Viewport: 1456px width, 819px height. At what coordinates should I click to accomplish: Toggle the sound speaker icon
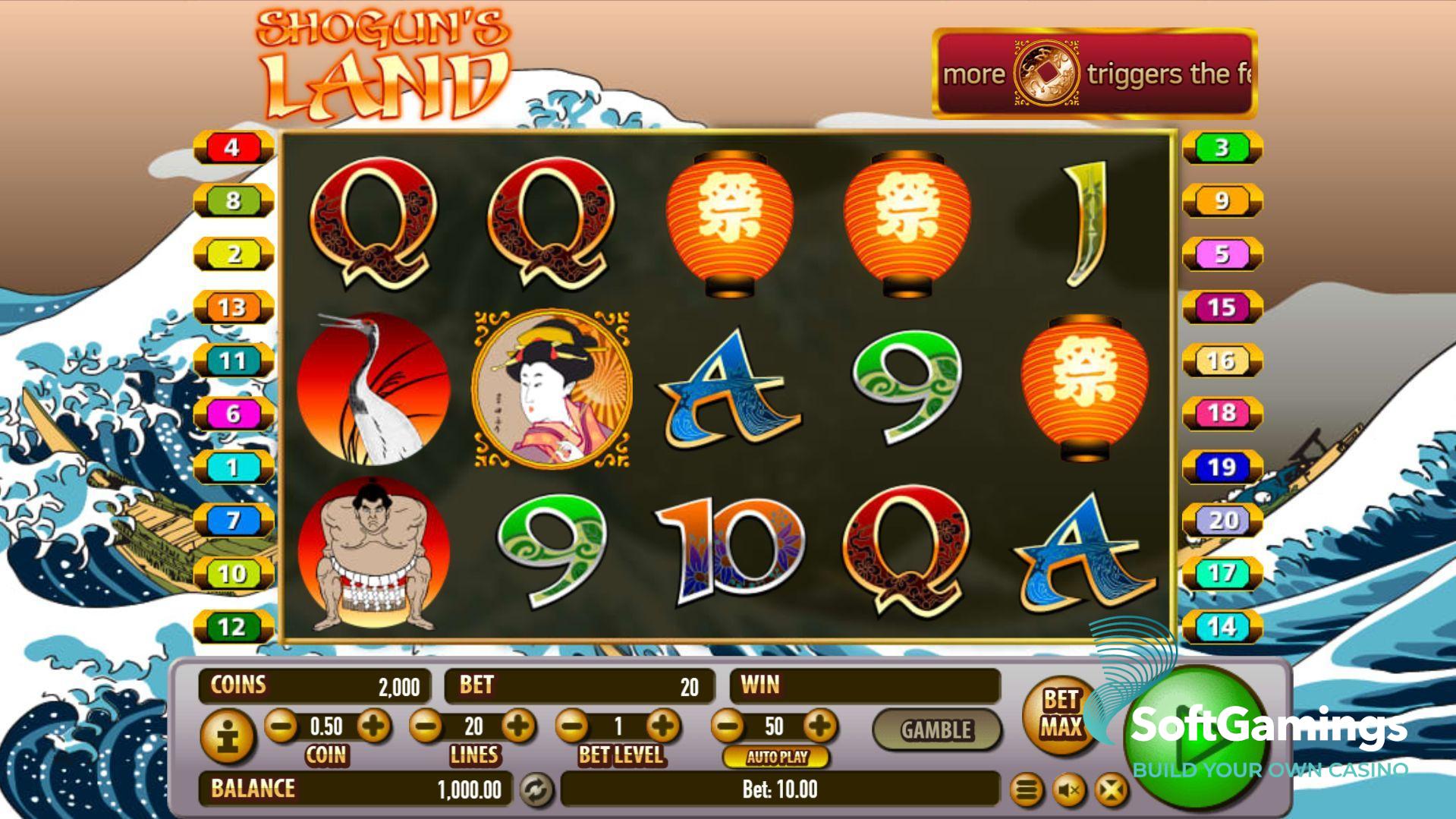point(1068,791)
